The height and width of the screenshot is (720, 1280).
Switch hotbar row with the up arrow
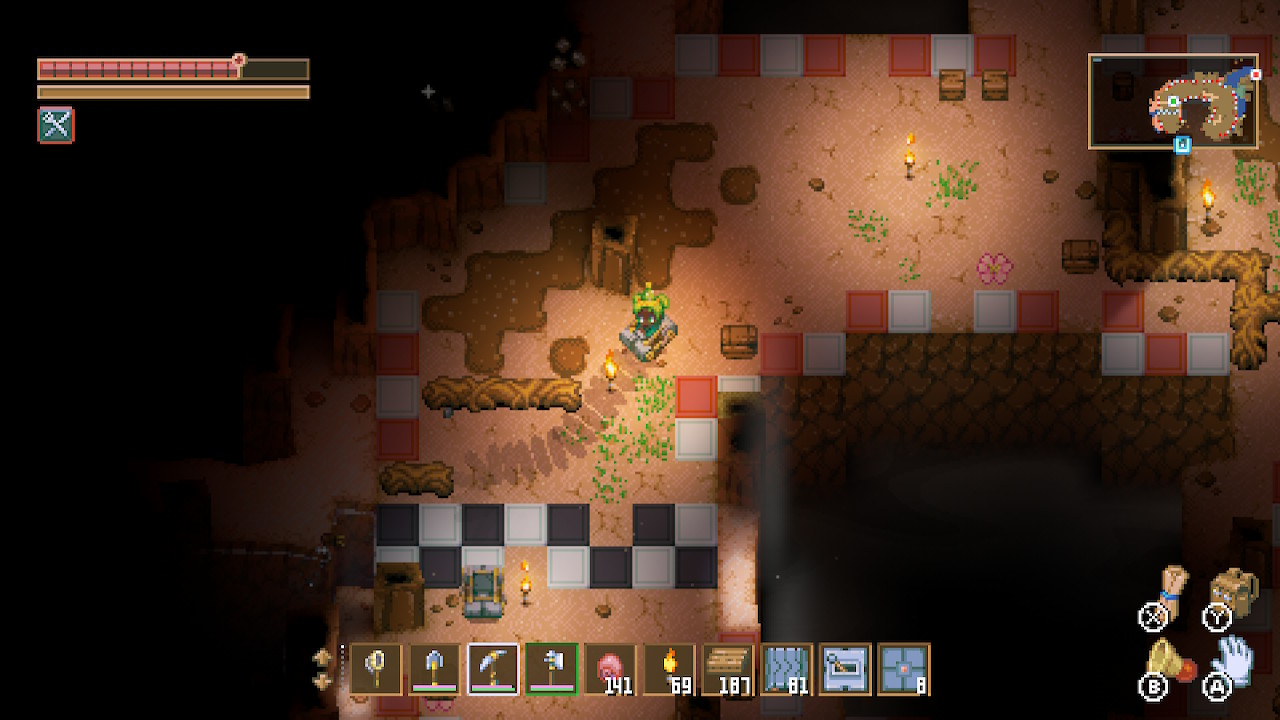click(x=323, y=657)
